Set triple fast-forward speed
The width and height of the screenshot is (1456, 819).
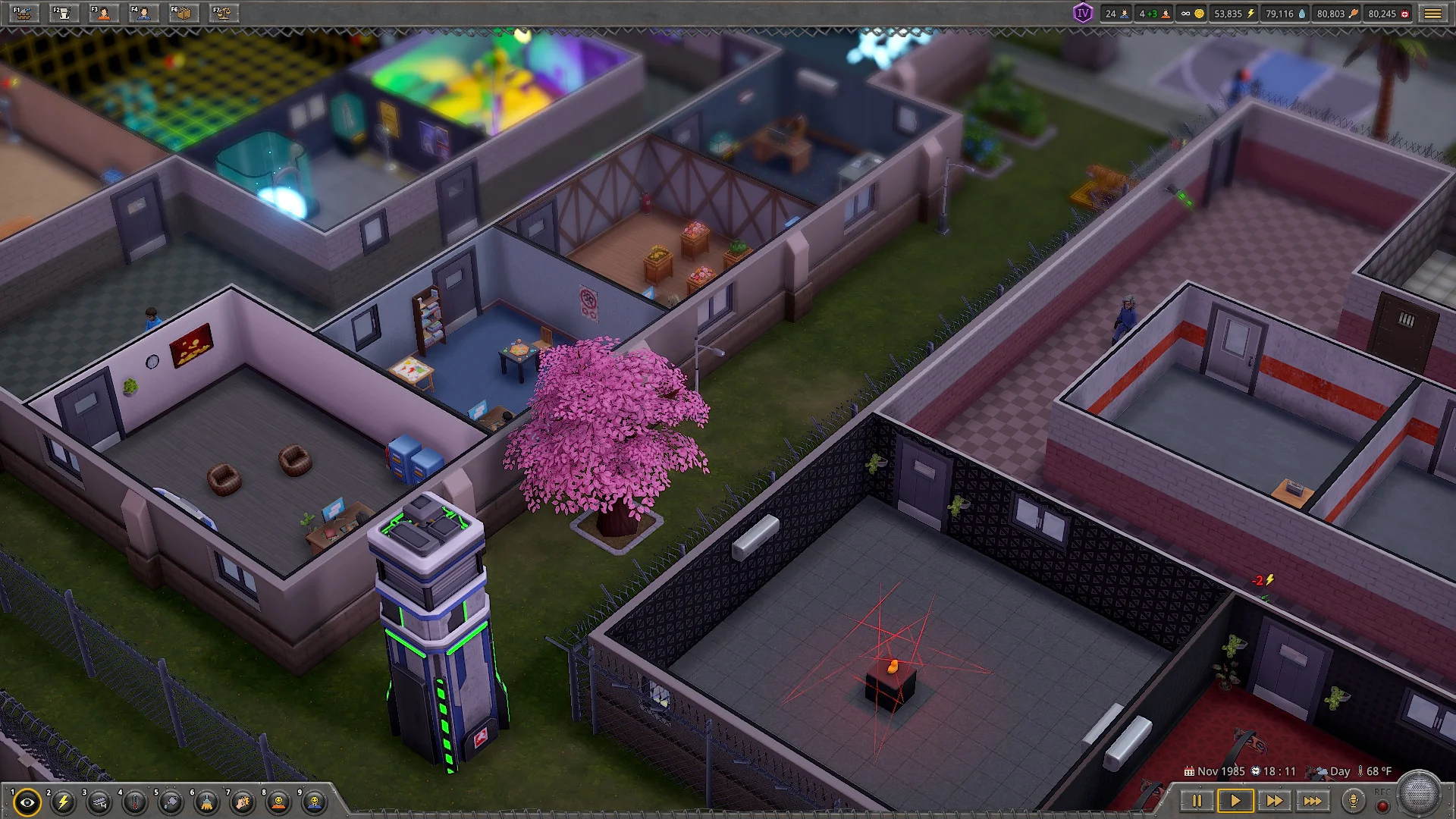pos(1313,801)
